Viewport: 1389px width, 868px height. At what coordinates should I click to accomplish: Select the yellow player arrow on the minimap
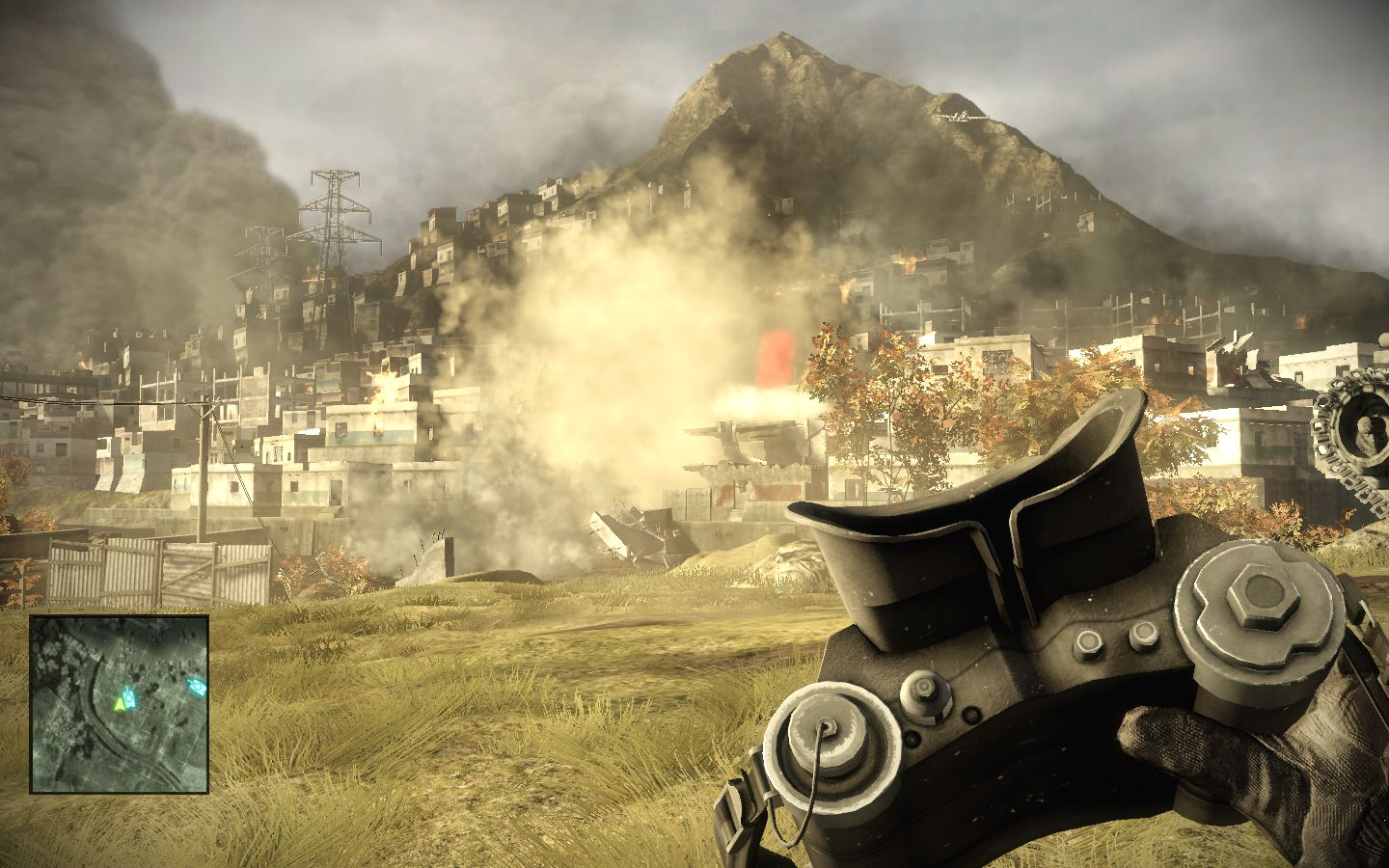119,705
